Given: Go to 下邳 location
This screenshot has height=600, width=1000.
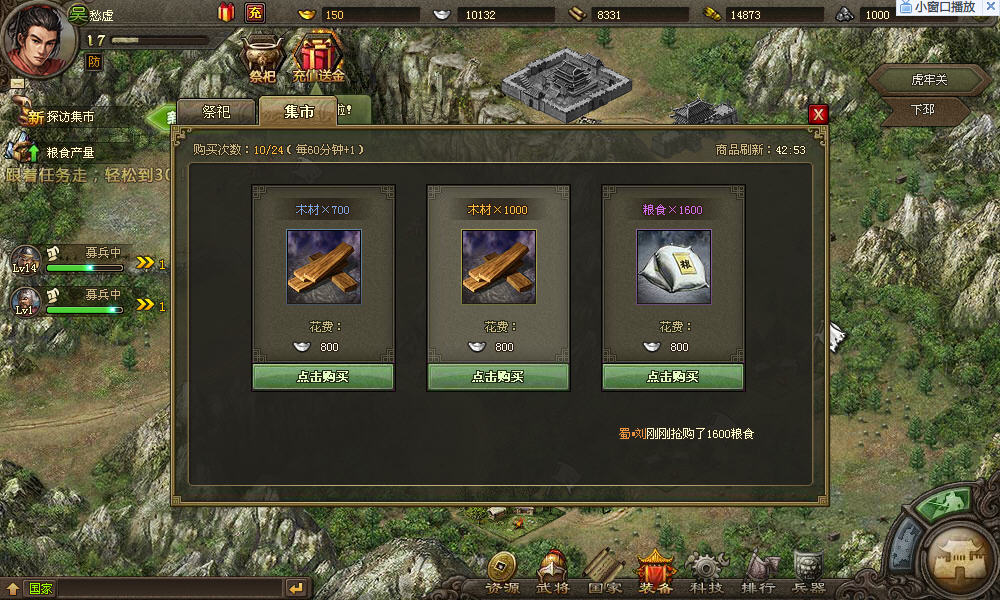Looking at the screenshot, I should tap(922, 109).
